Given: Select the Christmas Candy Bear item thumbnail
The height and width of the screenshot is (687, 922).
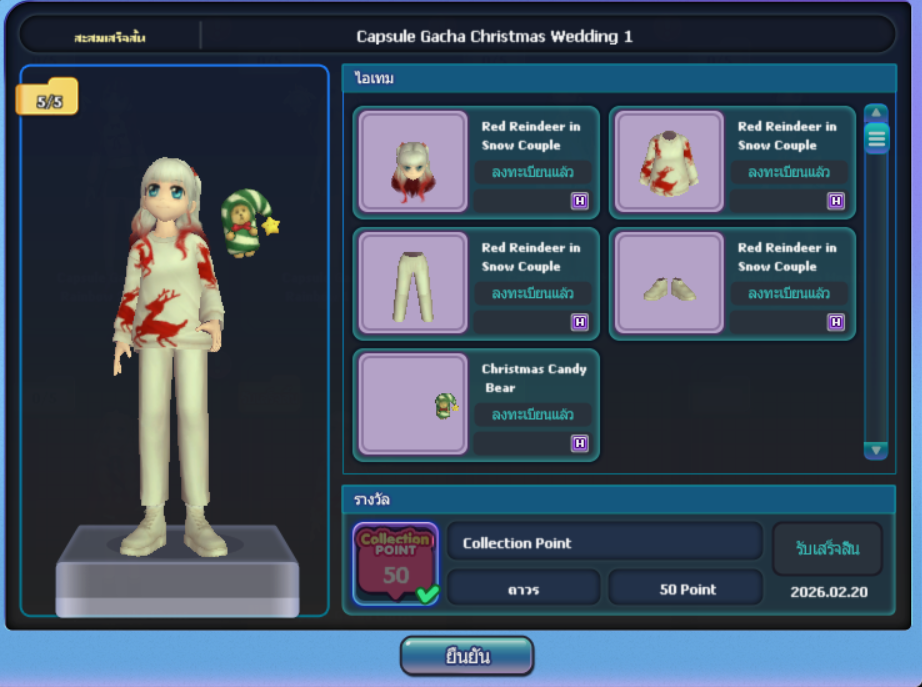Looking at the screenshot, I should click(413, 404).
